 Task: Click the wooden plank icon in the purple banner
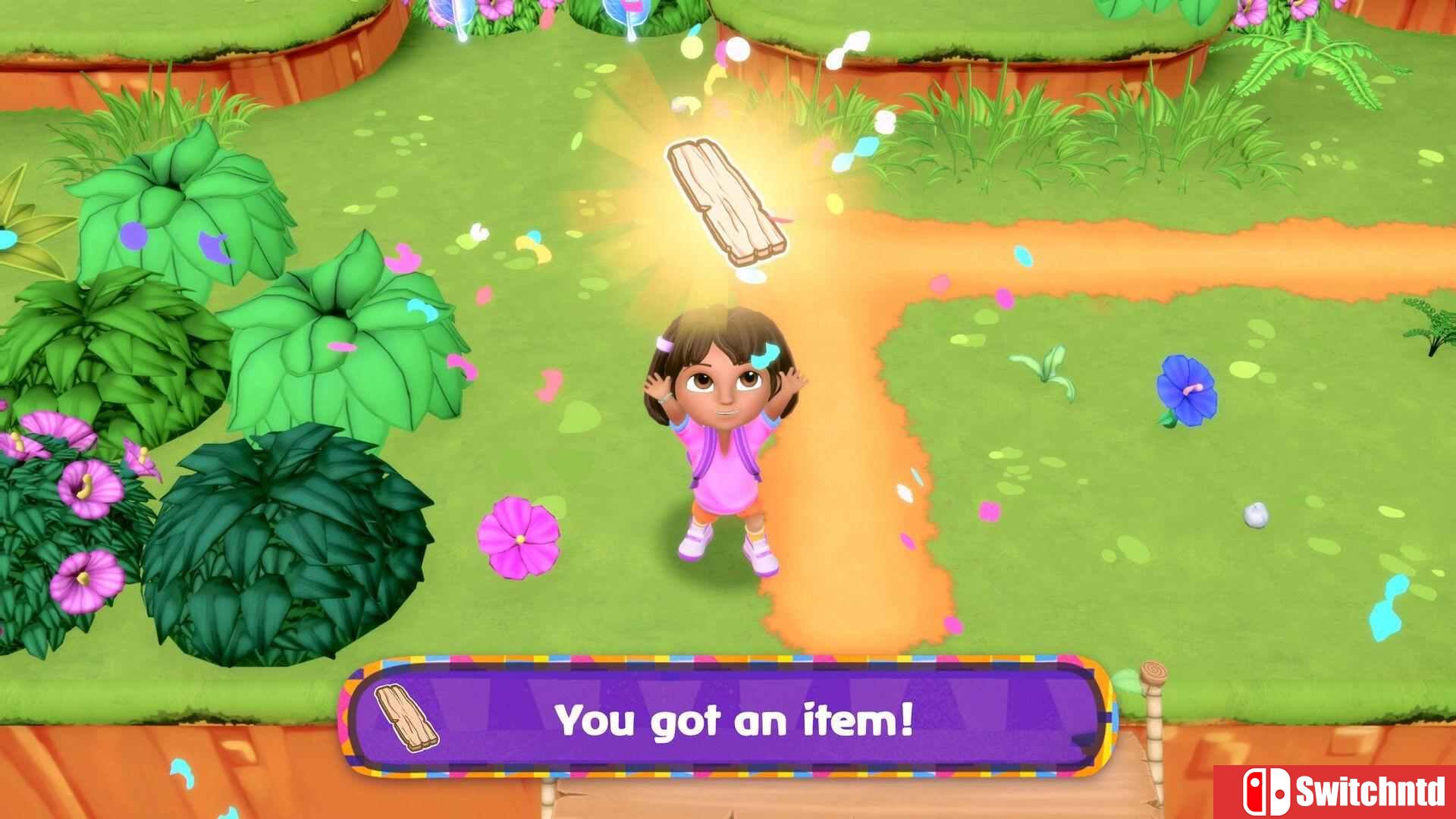pos(406,717)
